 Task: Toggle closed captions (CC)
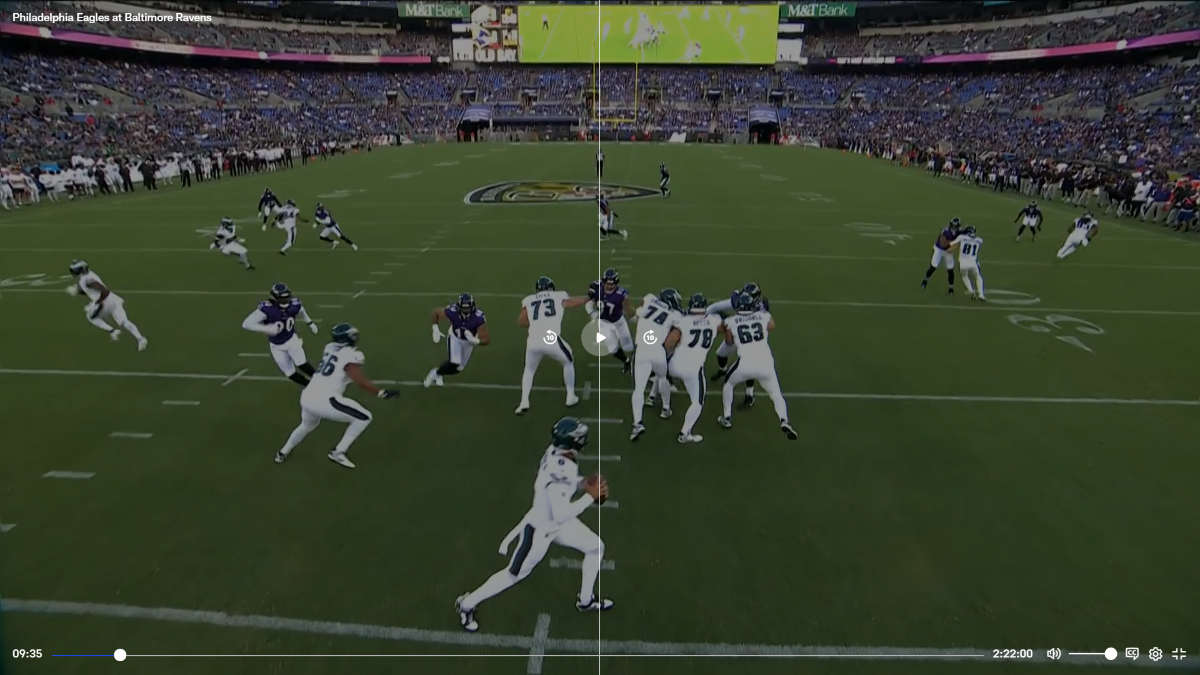click(x=1132, y=654)
